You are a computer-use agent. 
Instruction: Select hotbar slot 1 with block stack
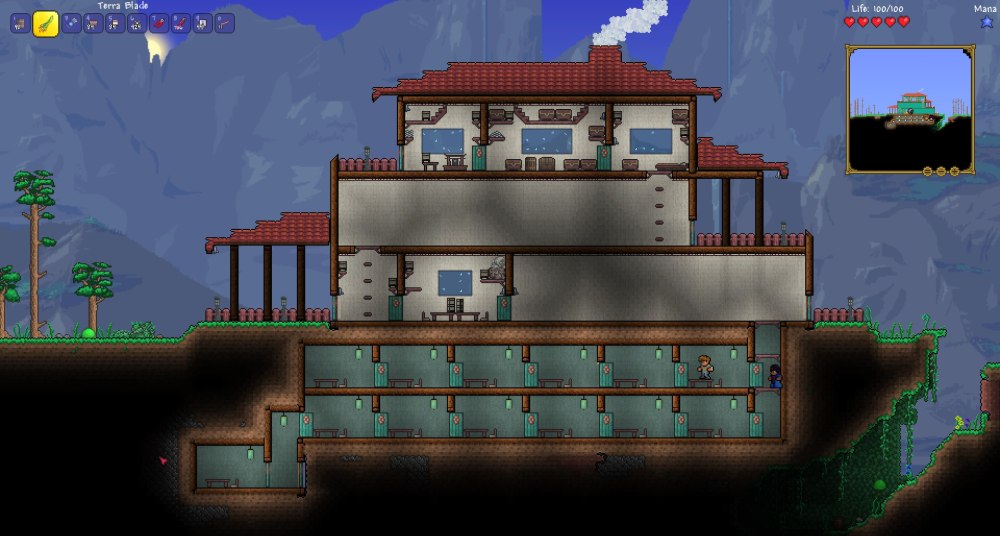pos(19,23)
